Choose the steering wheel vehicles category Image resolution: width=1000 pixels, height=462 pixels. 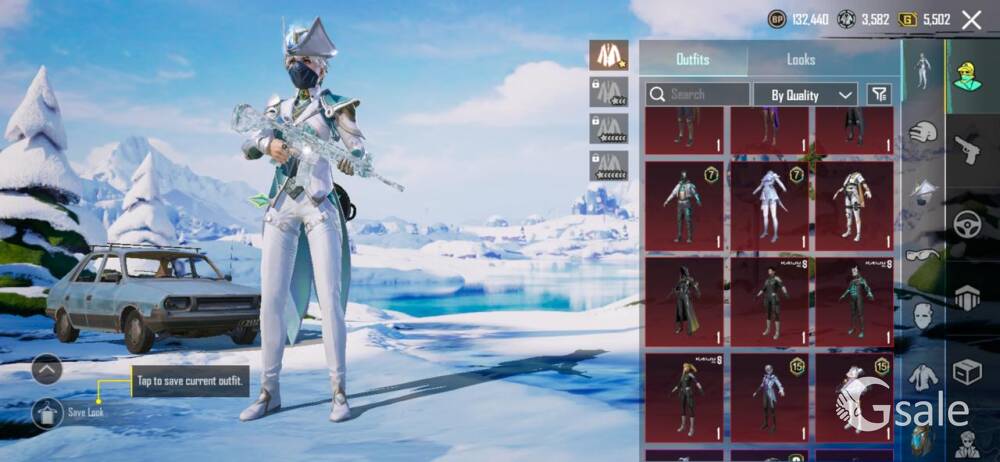967,225
